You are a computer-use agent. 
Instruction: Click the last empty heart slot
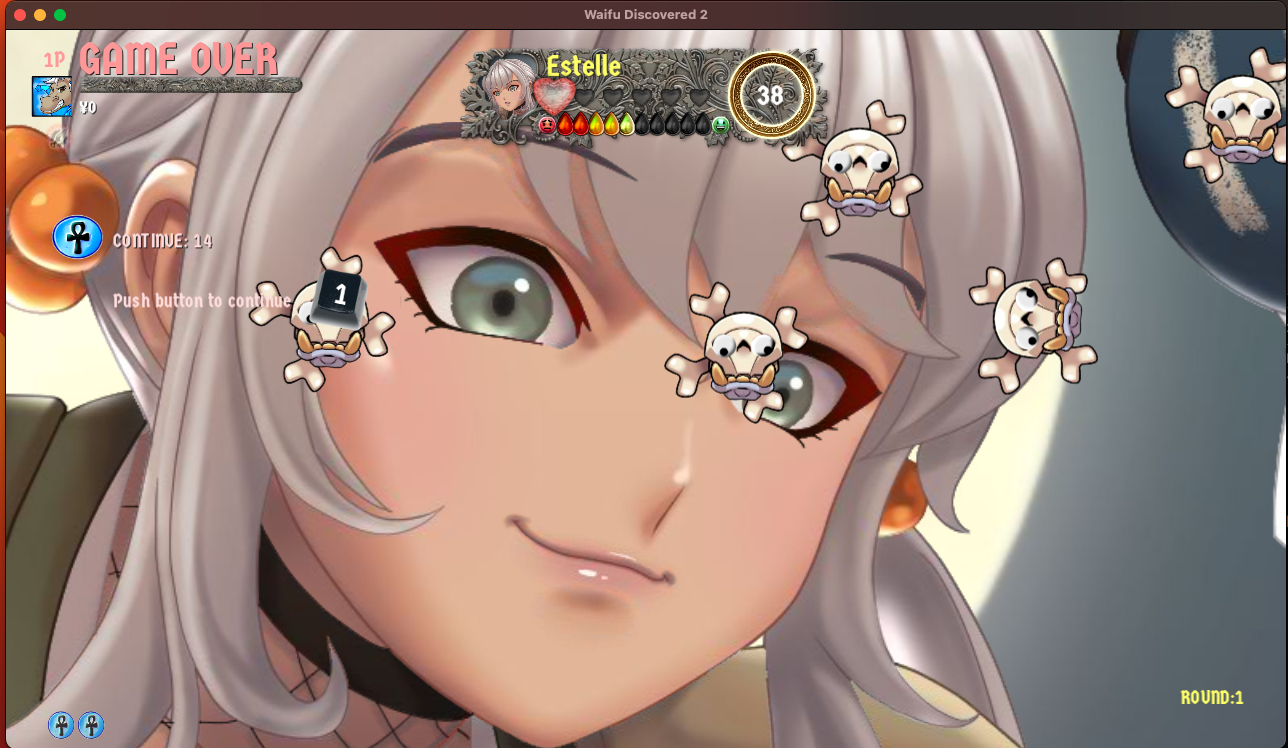(700, 95)
